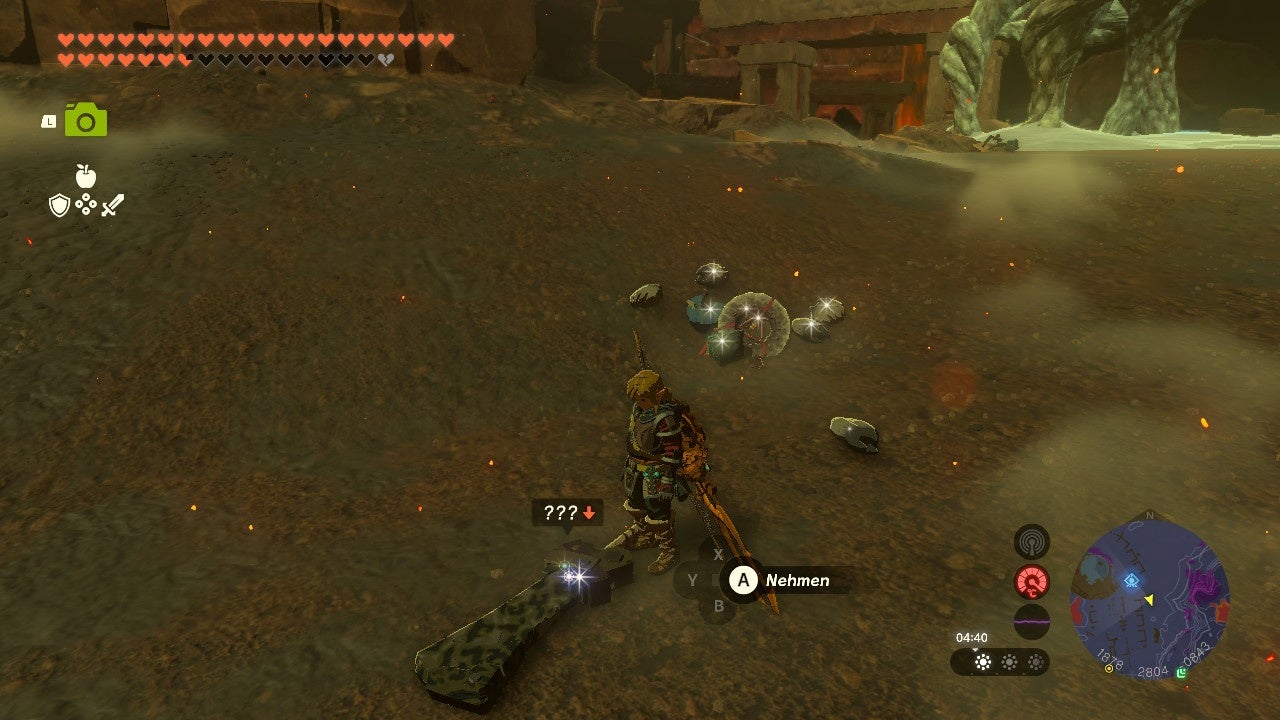Viewport: 1280px width, 720px height.
Task: Toggle the left sun segment of the temperature gauge
Action: (983, 663)
